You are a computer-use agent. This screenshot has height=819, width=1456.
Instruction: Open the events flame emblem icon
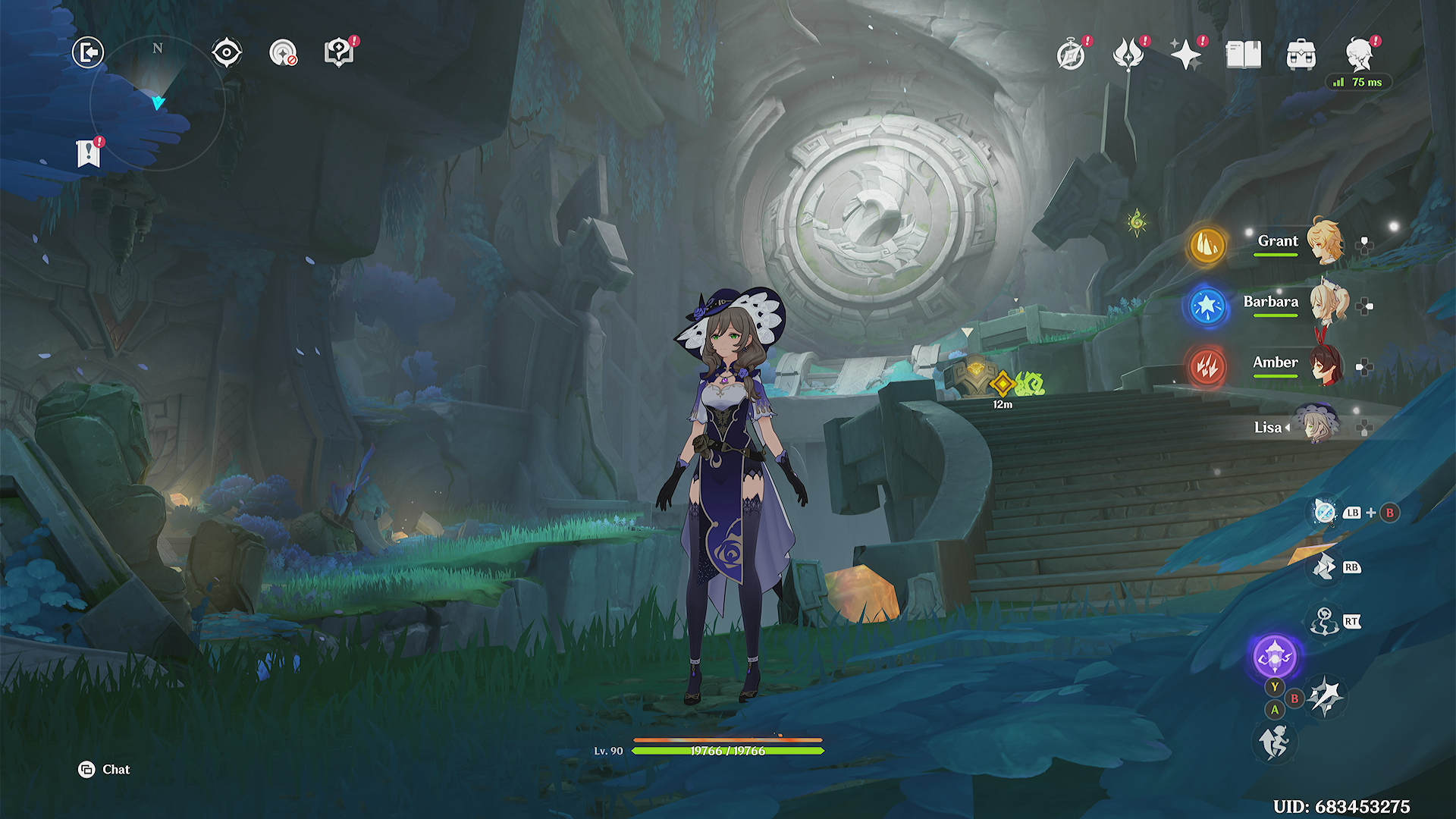(x=1128, y=55)
